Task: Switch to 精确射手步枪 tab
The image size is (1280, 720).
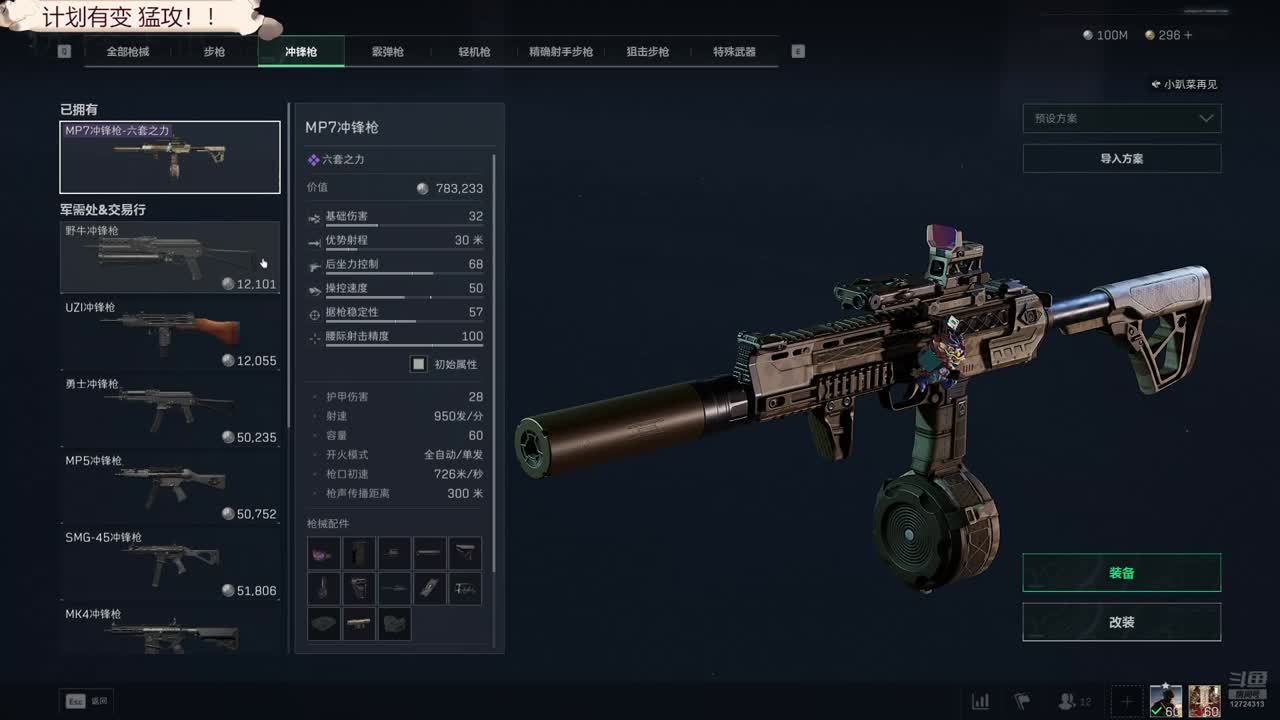Action: (x=561, y=52)
